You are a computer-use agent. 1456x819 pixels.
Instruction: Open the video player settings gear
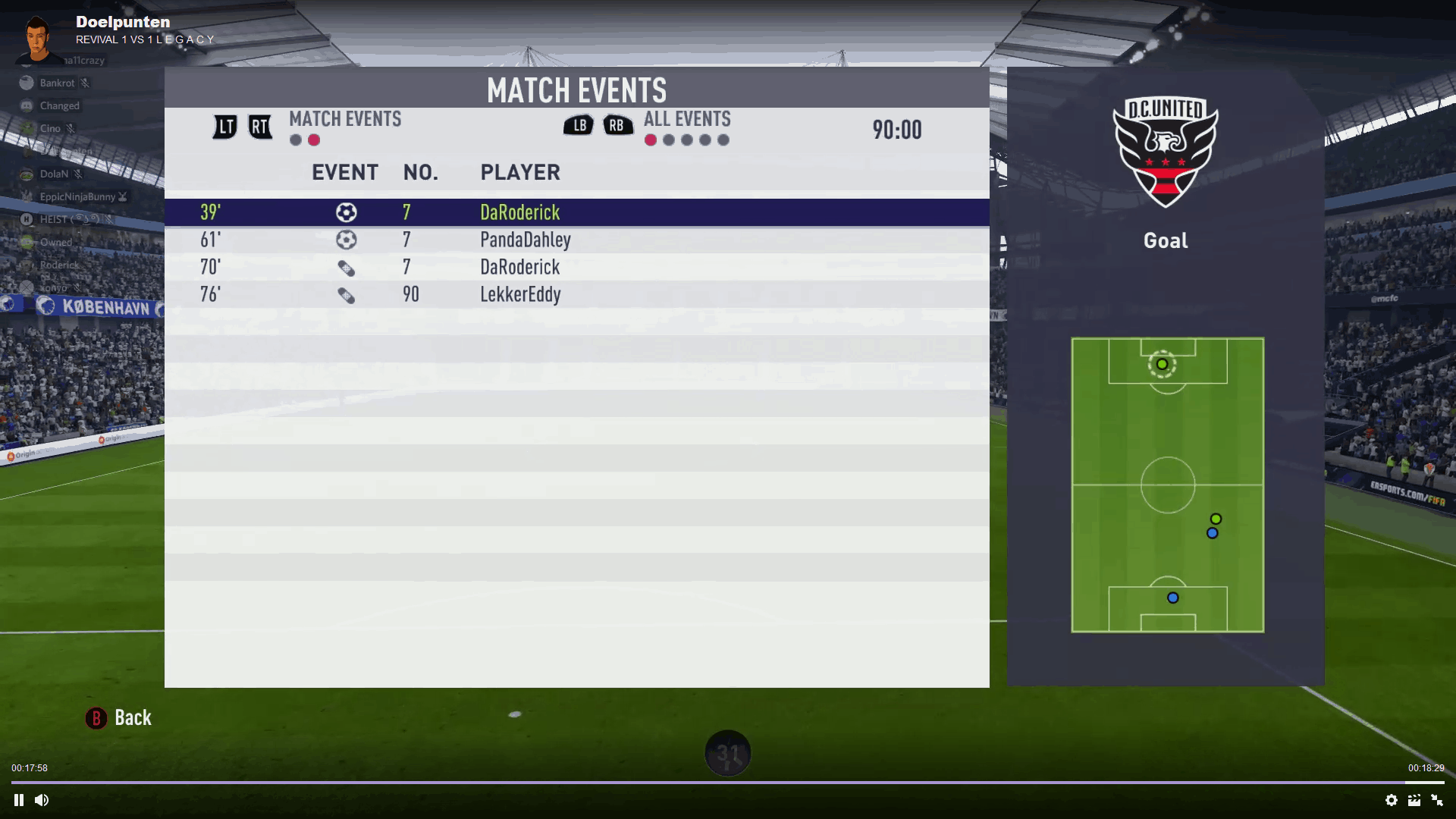(1392, 800)
